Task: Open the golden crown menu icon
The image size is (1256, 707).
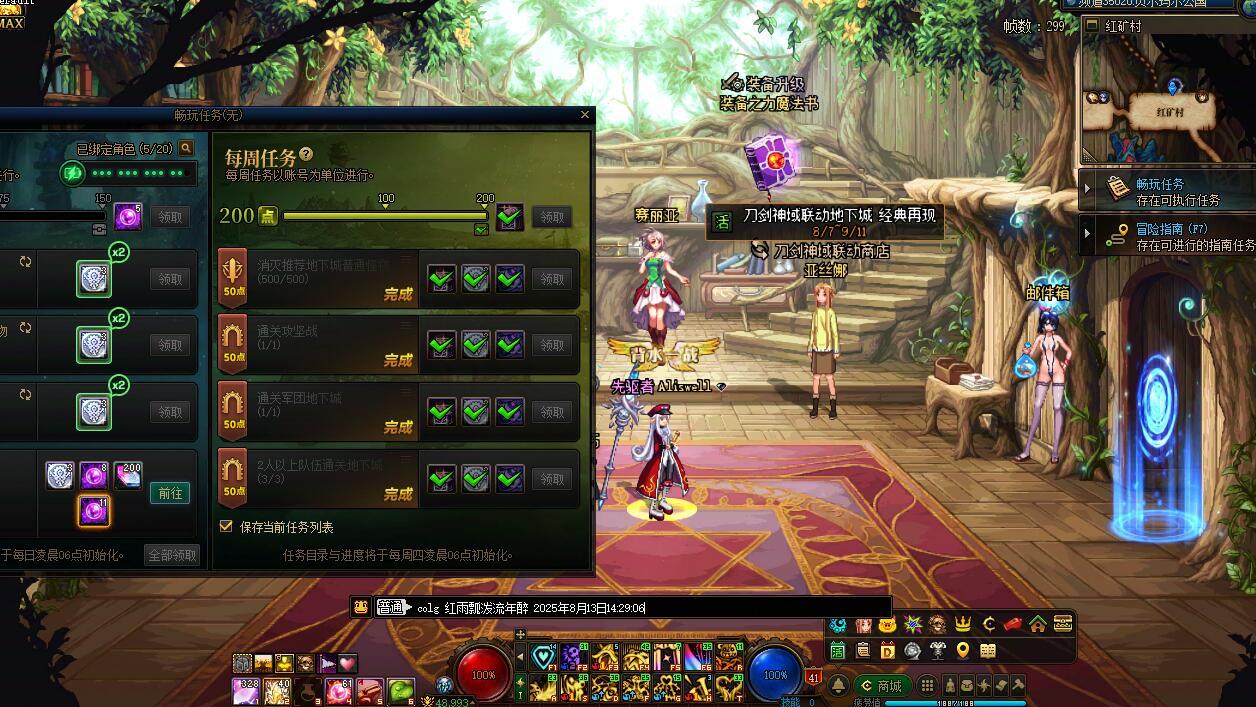Action: point(963,625)
